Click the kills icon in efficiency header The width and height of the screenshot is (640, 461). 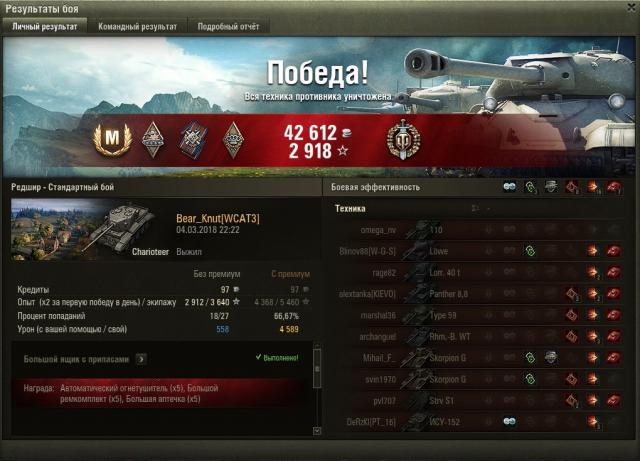tap(613, 187)
